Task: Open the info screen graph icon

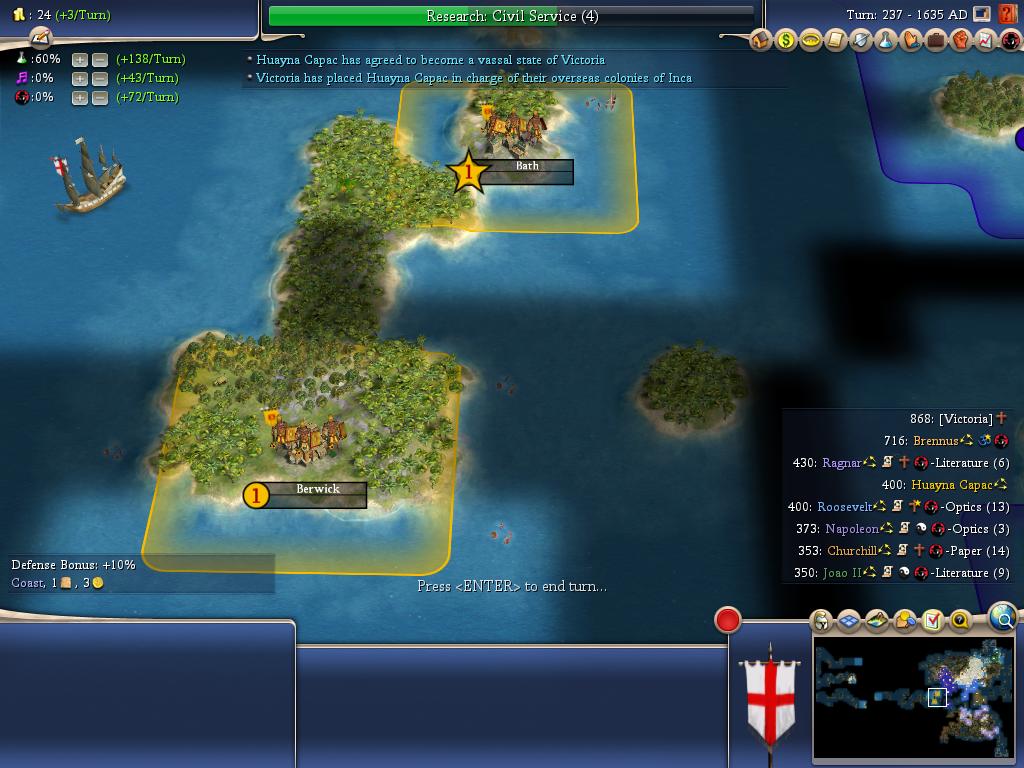Action: pos(986,41)
